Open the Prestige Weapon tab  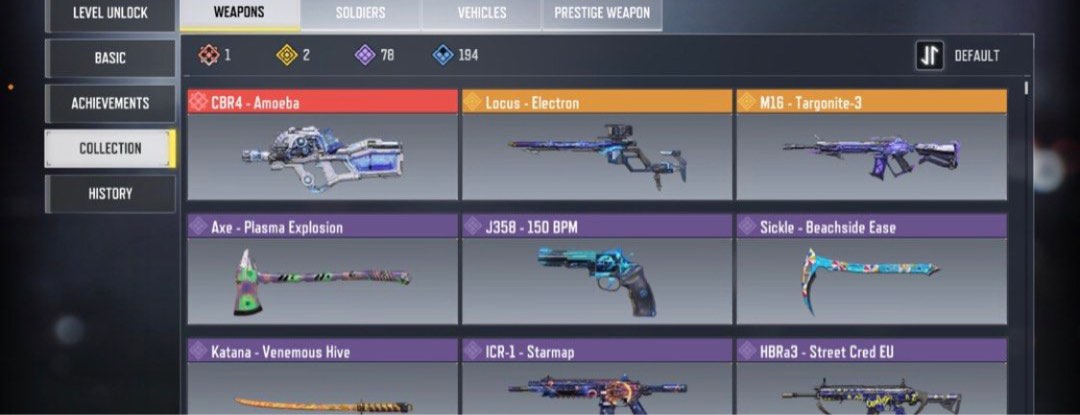pyautogui.click(x=601, y=13)
